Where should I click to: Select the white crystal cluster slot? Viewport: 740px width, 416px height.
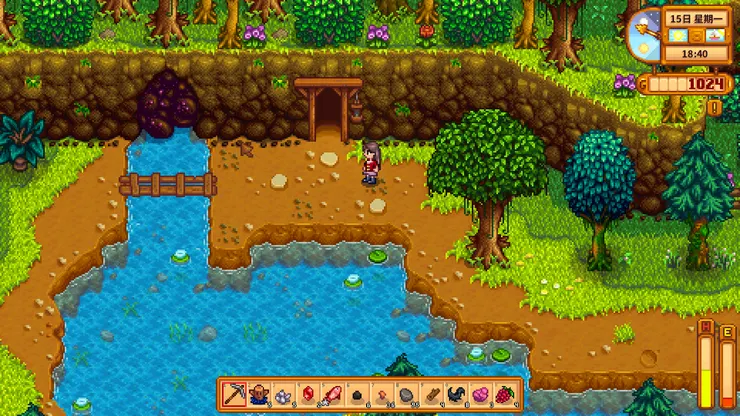tap(282, 393)
